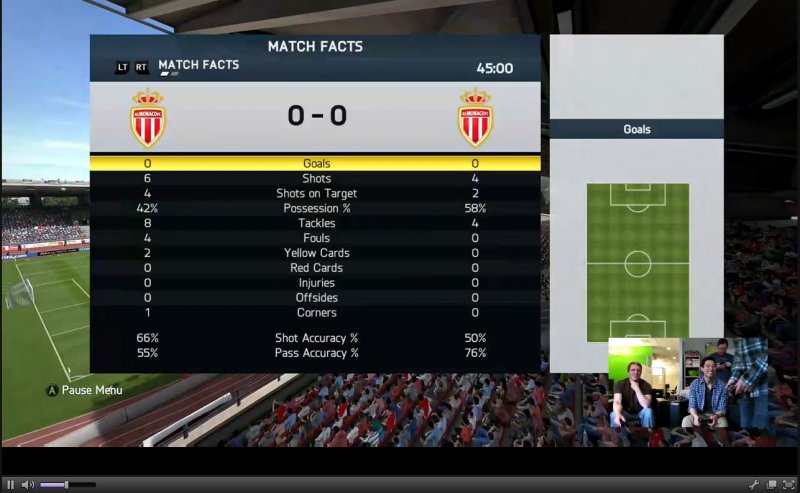Select the Pass Accuracy % row
The height and width of the screenshot is (493, 800).
(x=316, y=353)
